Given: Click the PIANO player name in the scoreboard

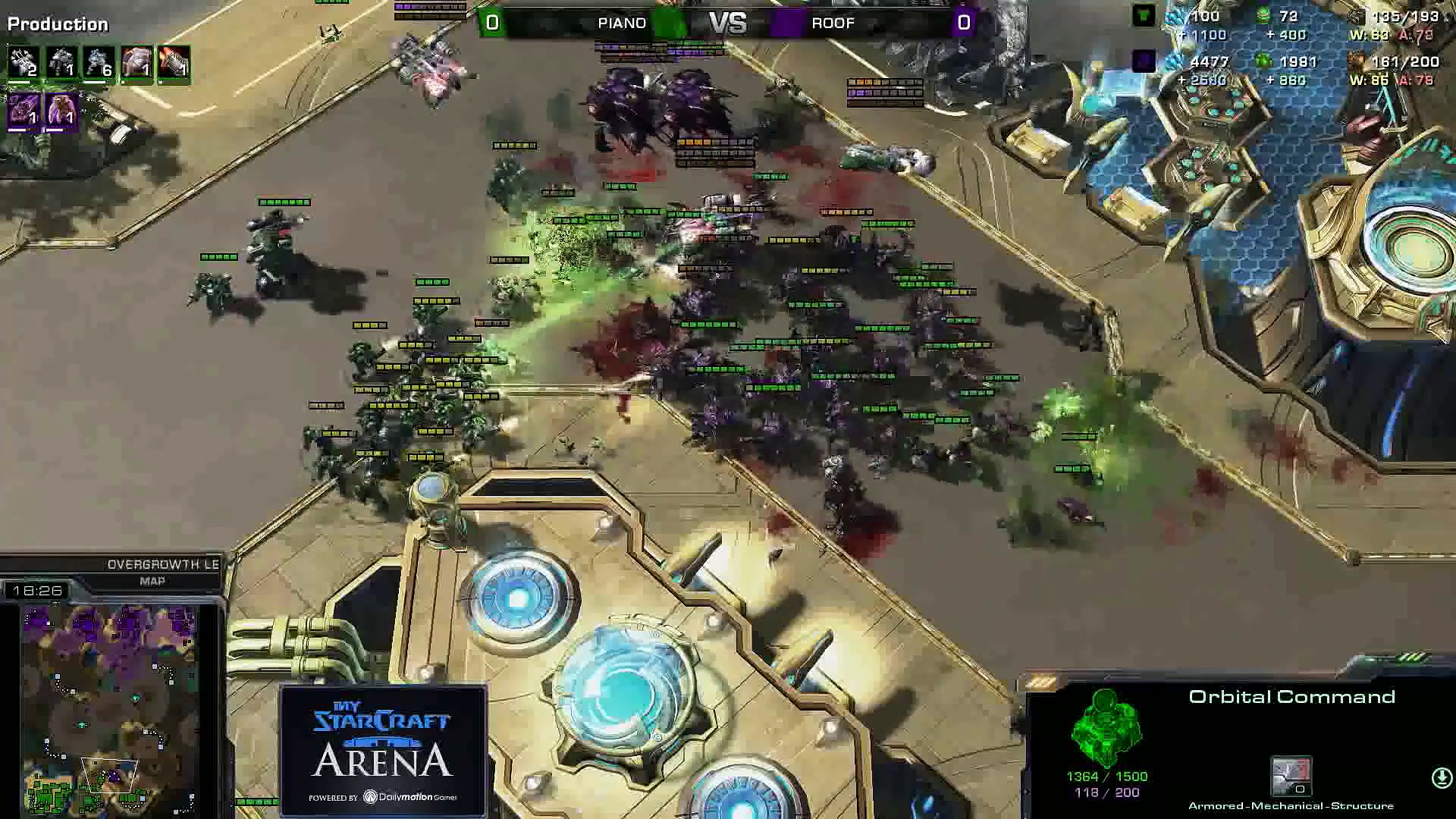Looking at the screenshot, I should (x=621, y=23).
